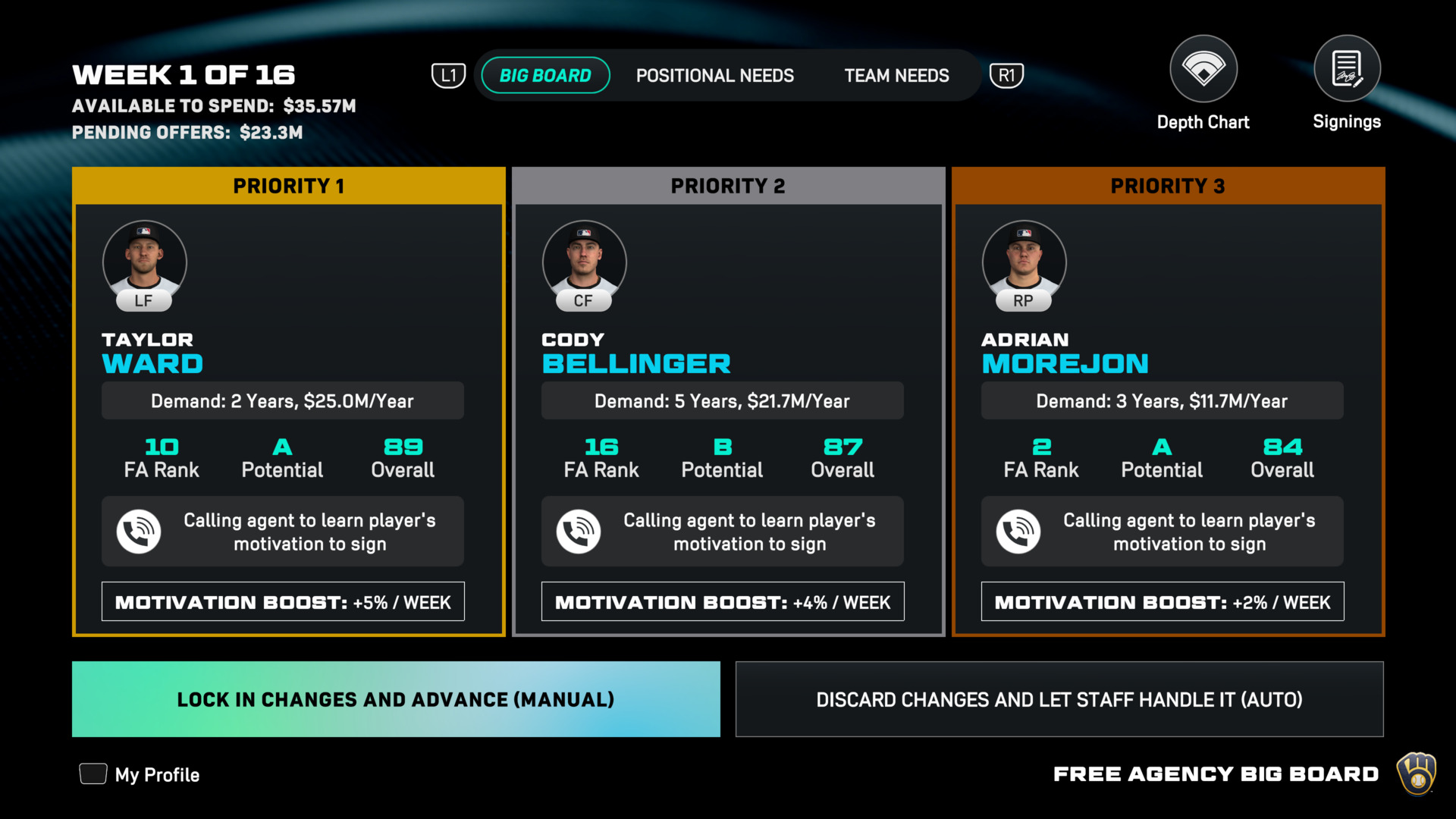Image resolution: width=1456 pixels, height=819 pixels.
Task: Select Taylor Ward's Priority 1 card
Action: tap(288, 402)
